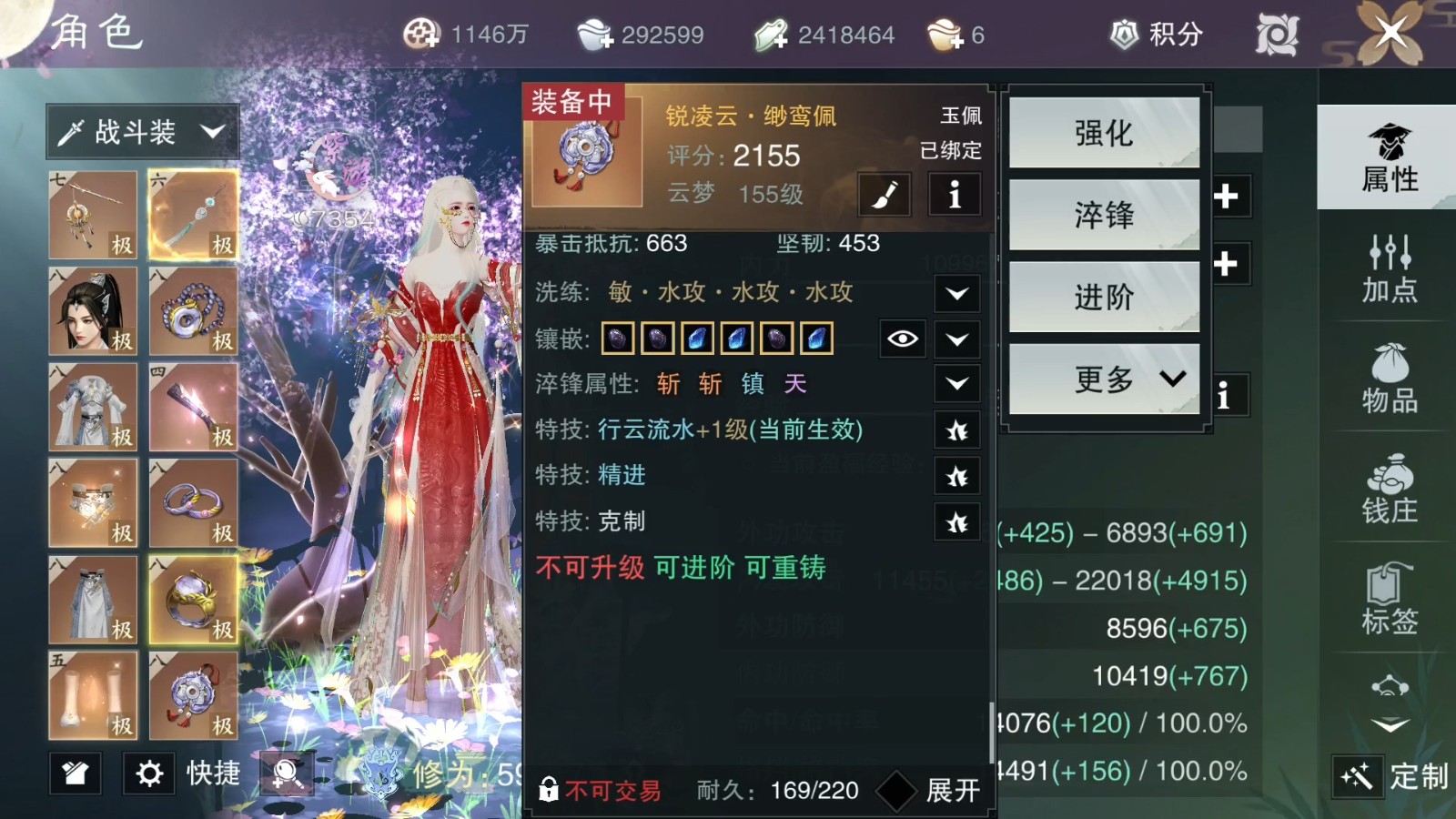Toggle the gem preview eye icon
Image resolution: width=1456 pixels, height=819 pixels.
[x=902, y=339]
